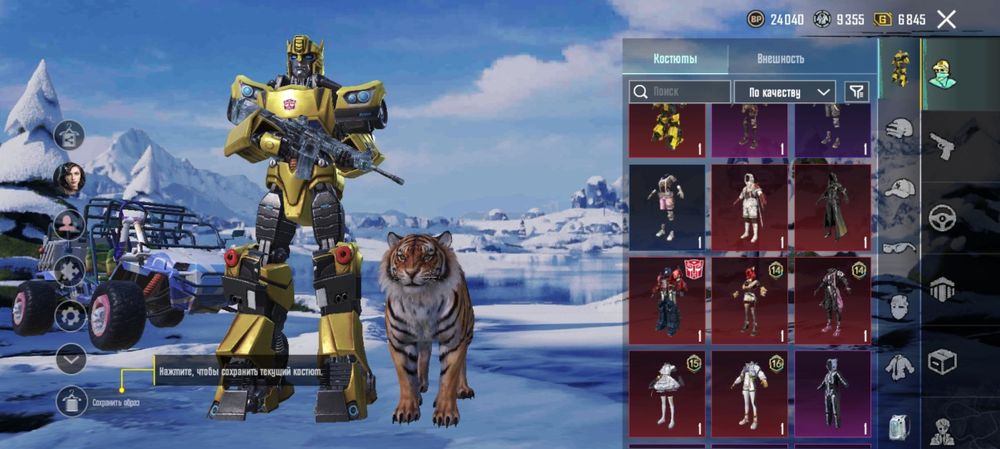Choose the pink shorts outfit tile
This screenshot has width=1000, height=449.
coord(667,203)
